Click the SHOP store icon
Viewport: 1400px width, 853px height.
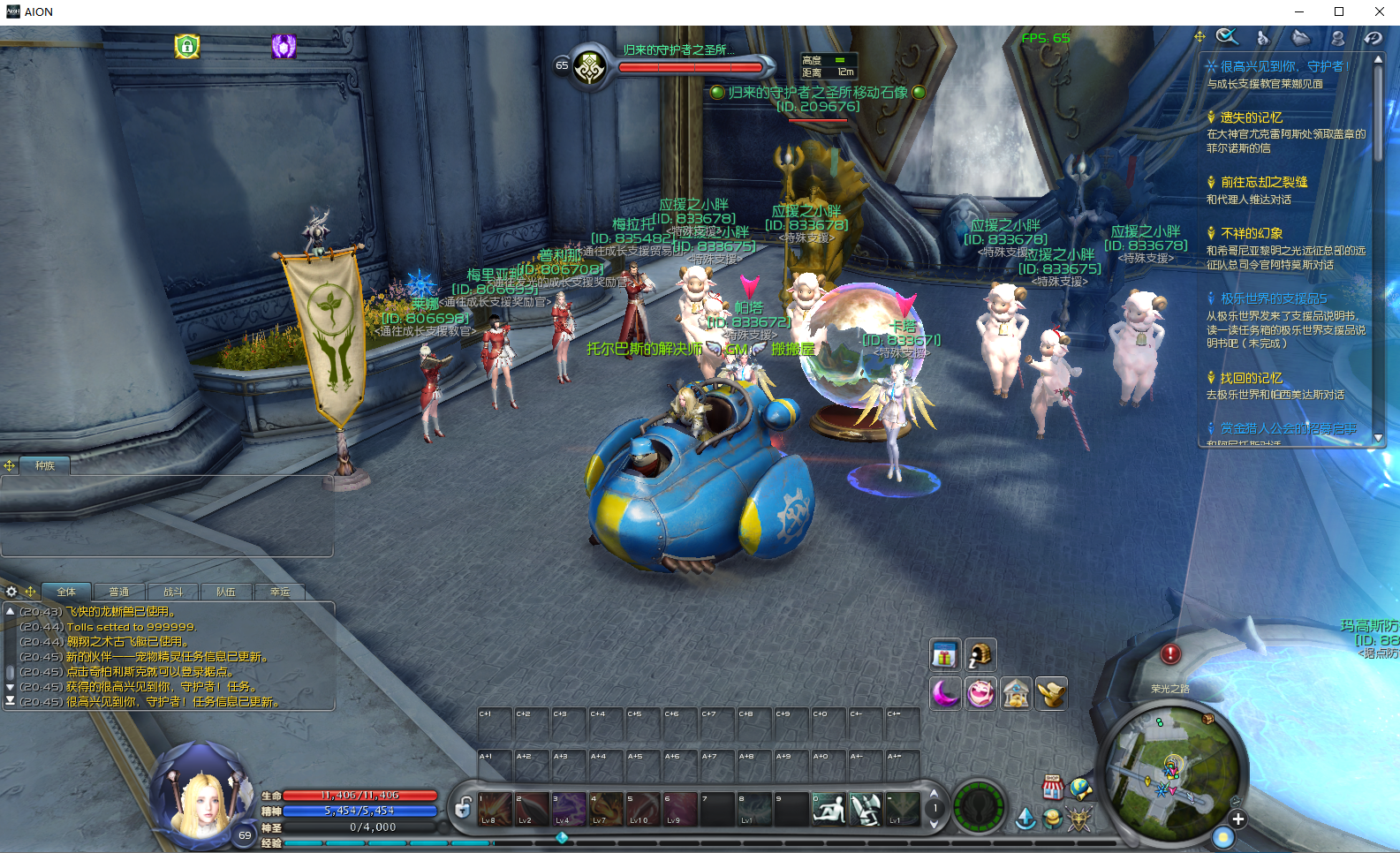coord(1052,787)
